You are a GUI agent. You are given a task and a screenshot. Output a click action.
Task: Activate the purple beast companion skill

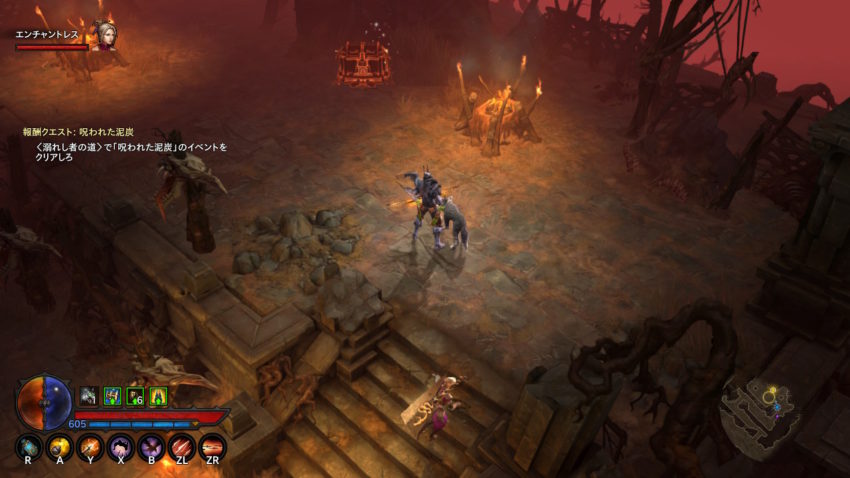click(121, 447)
